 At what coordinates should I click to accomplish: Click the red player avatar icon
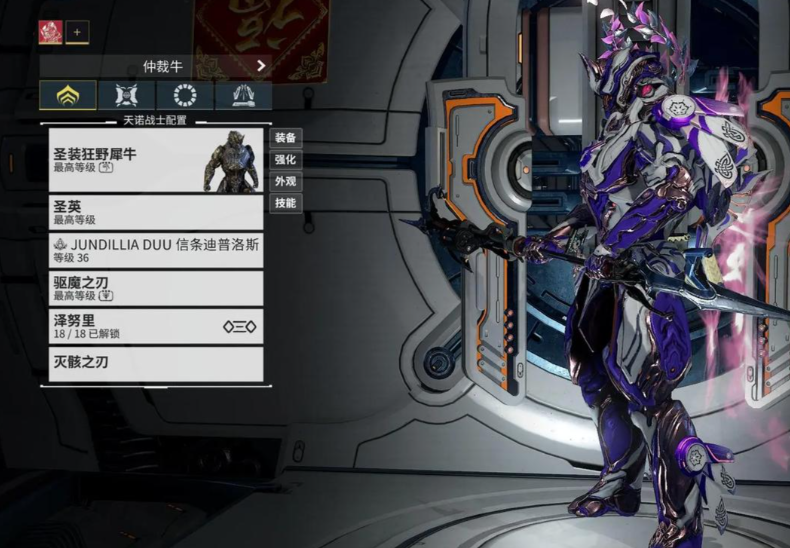click(x=50, y=32)
